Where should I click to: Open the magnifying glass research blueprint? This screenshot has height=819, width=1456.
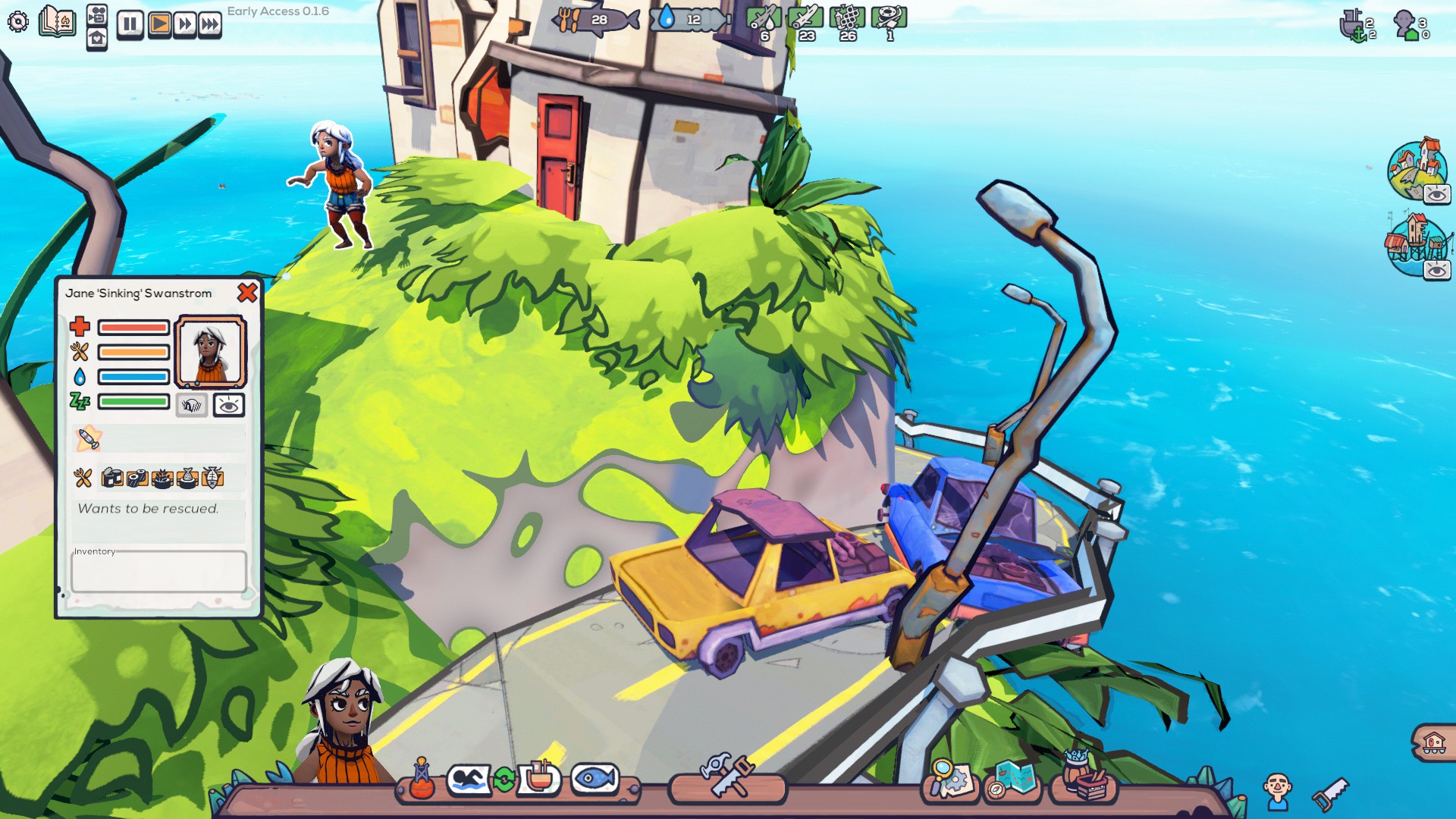(949, 779)
